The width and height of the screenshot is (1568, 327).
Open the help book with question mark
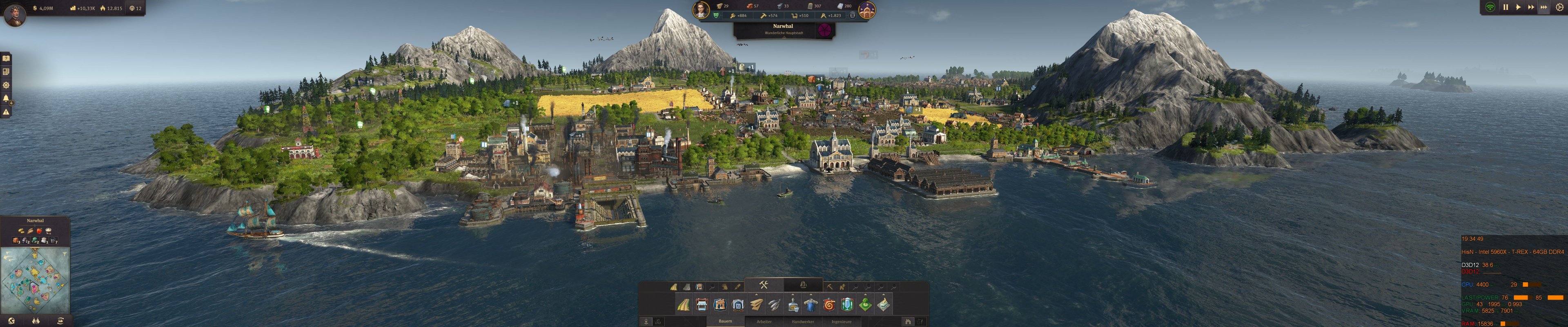pyautogui.click(x=7, y=59)
